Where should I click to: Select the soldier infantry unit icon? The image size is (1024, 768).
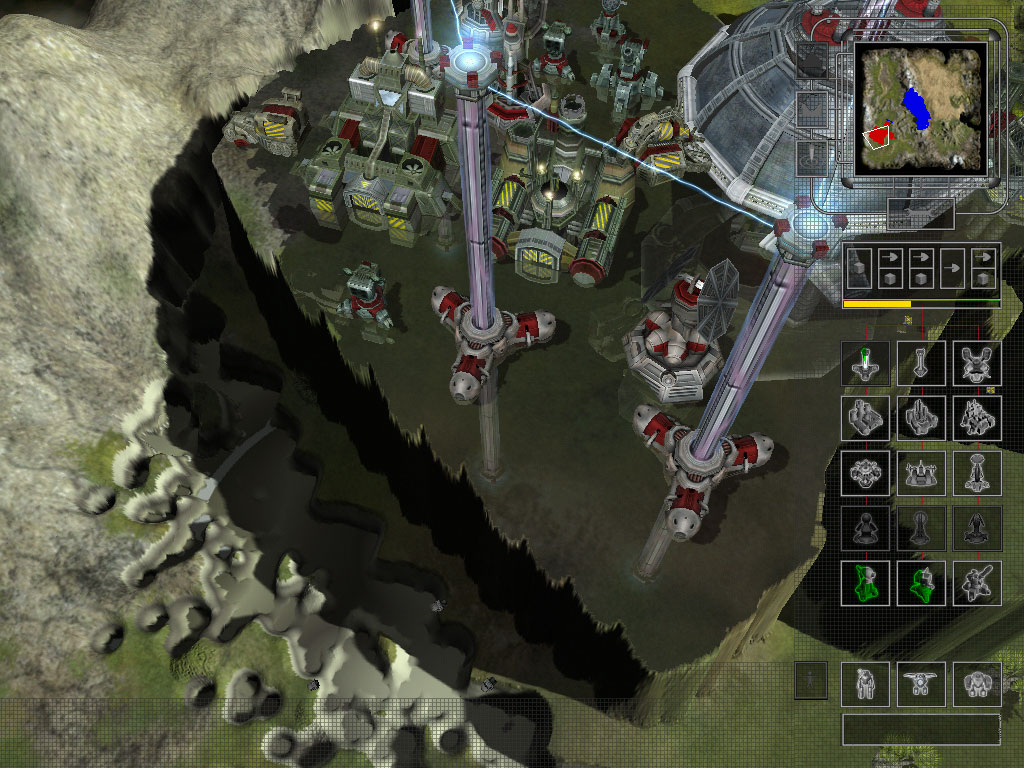pyautogui.click(x=866, y=685)
